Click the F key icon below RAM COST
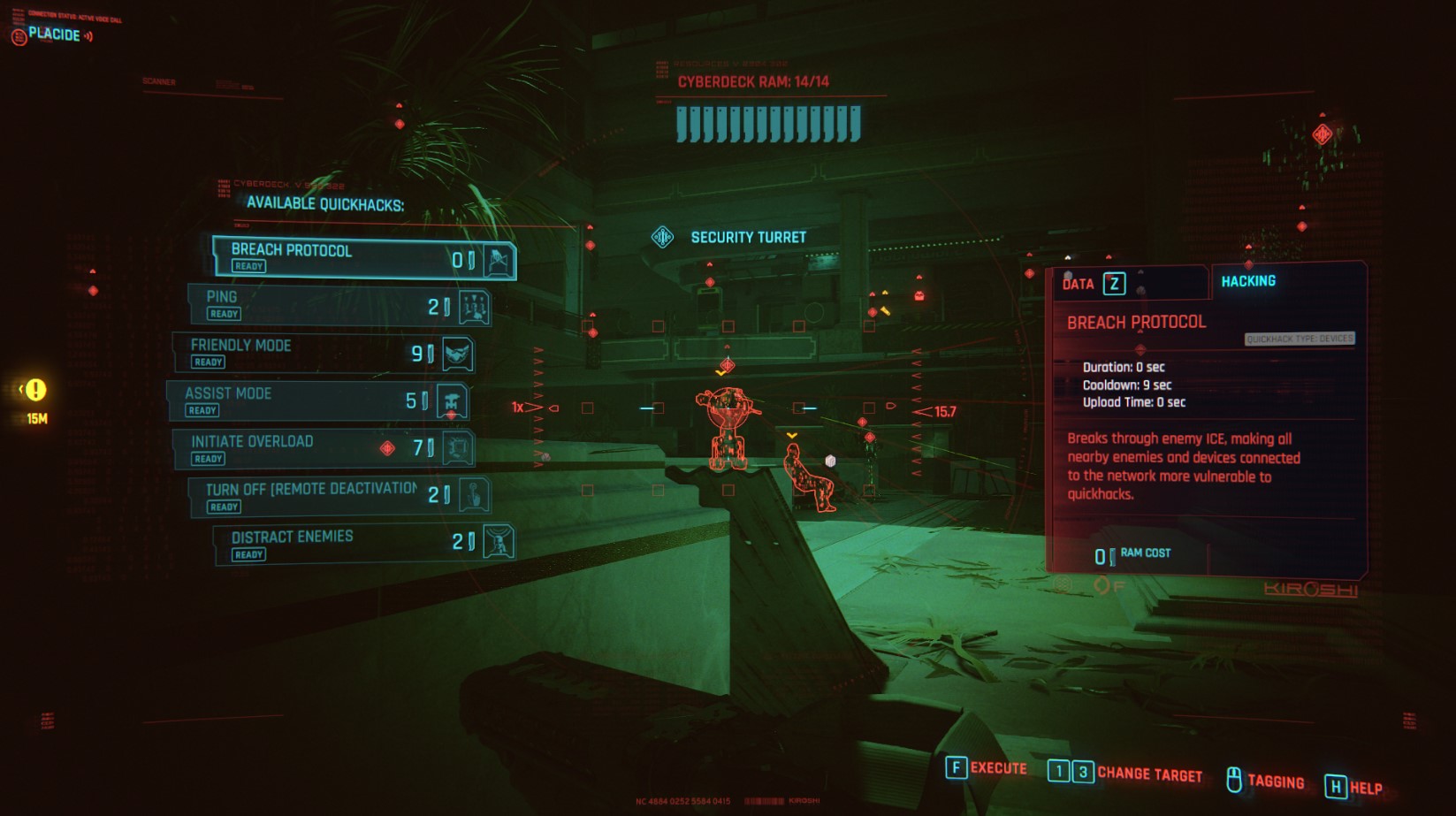This screenshot has height=816, width=1456. [x=1102, y=584]
